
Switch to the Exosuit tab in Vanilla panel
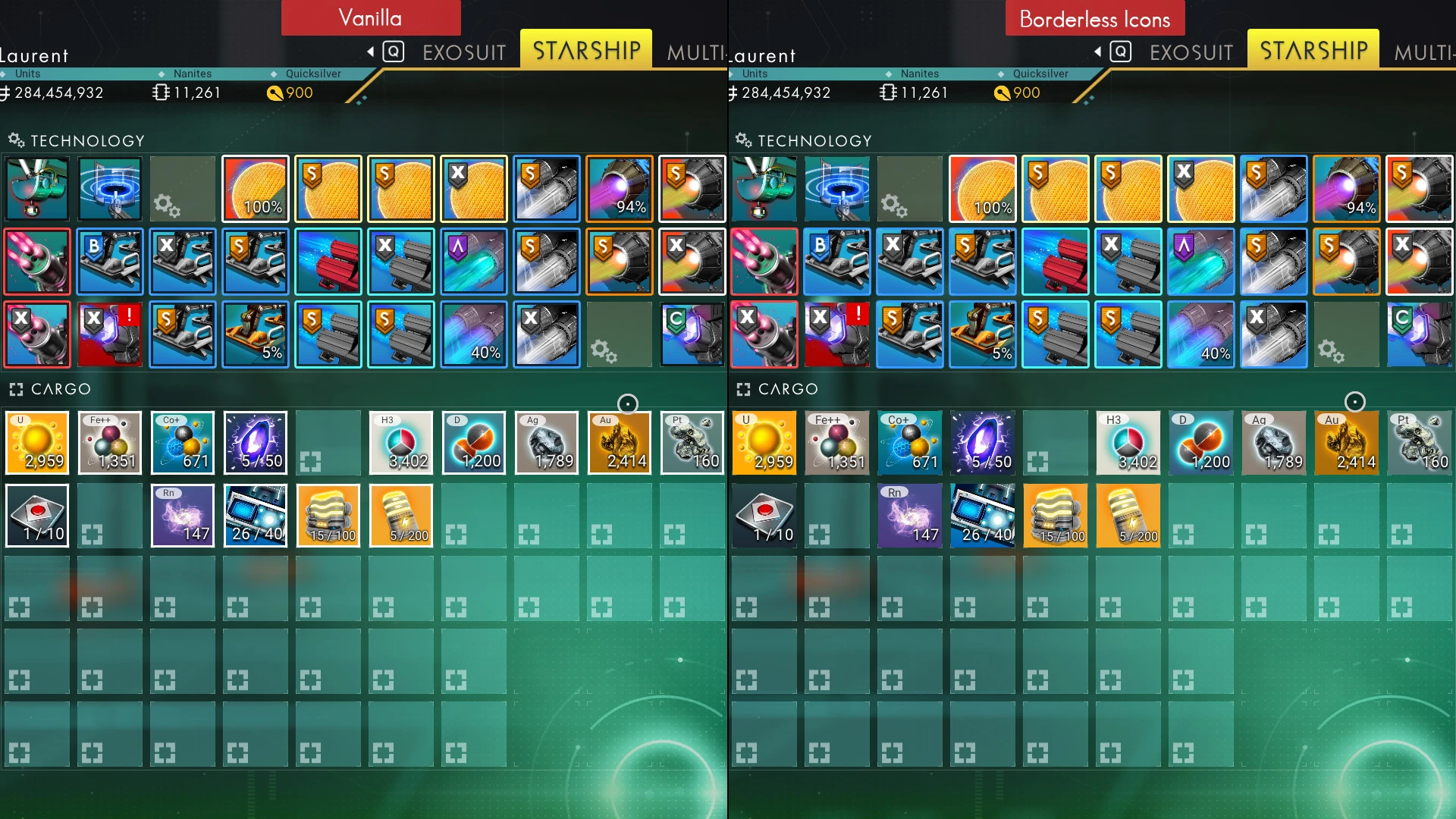(463, 52)
